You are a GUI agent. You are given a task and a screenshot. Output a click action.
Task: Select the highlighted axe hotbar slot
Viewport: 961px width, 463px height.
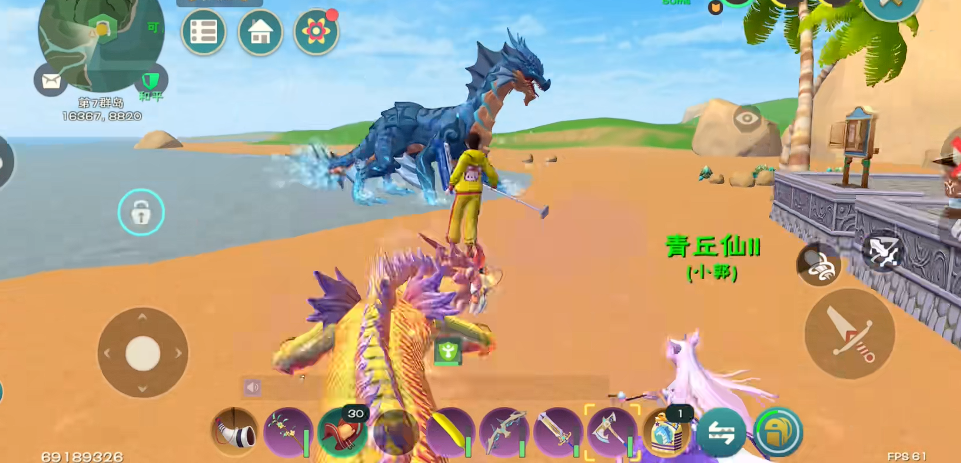point(611,432)
